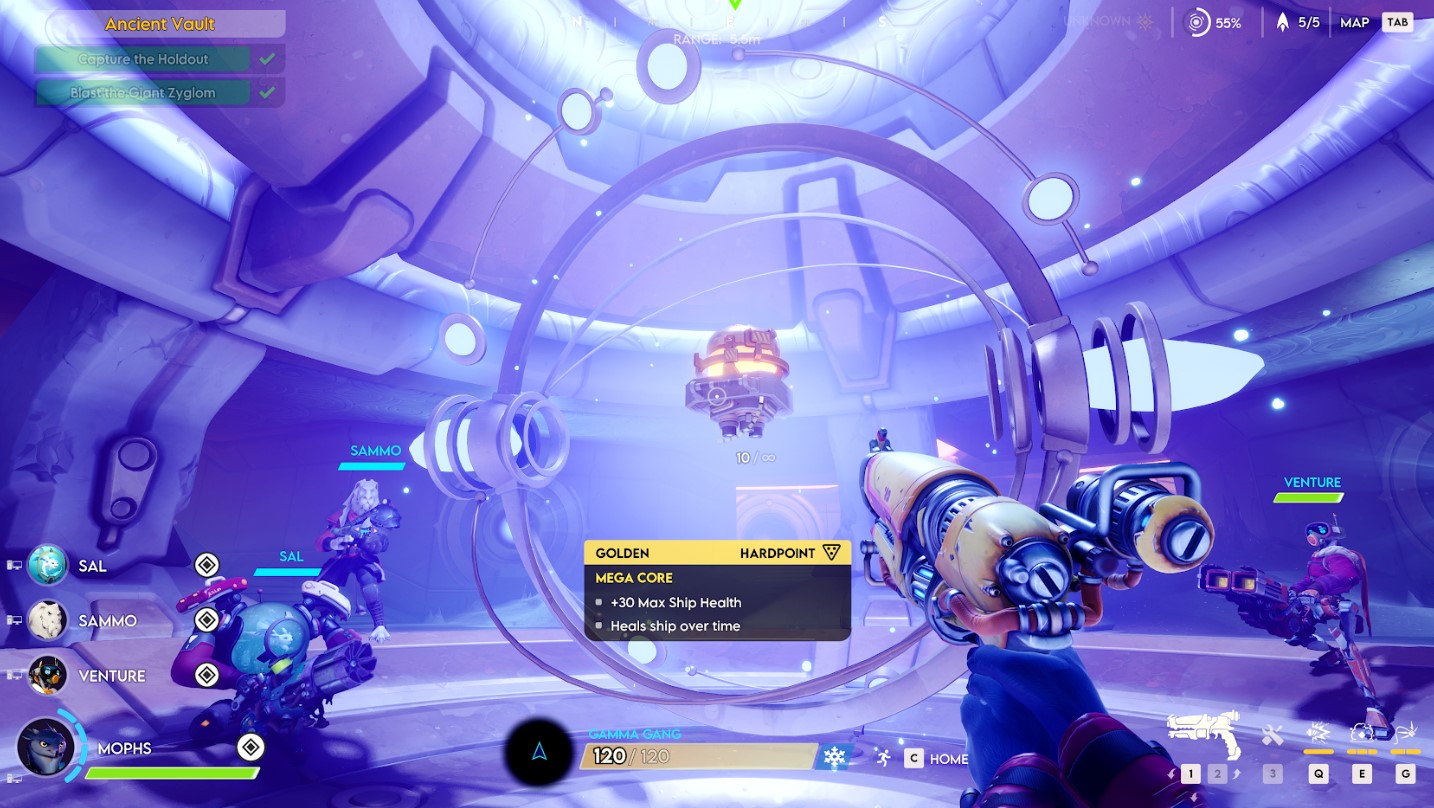Select the blaster pistol weapon icon
The width and height of the screenshot is (1434, 808).
[1204, 732]
